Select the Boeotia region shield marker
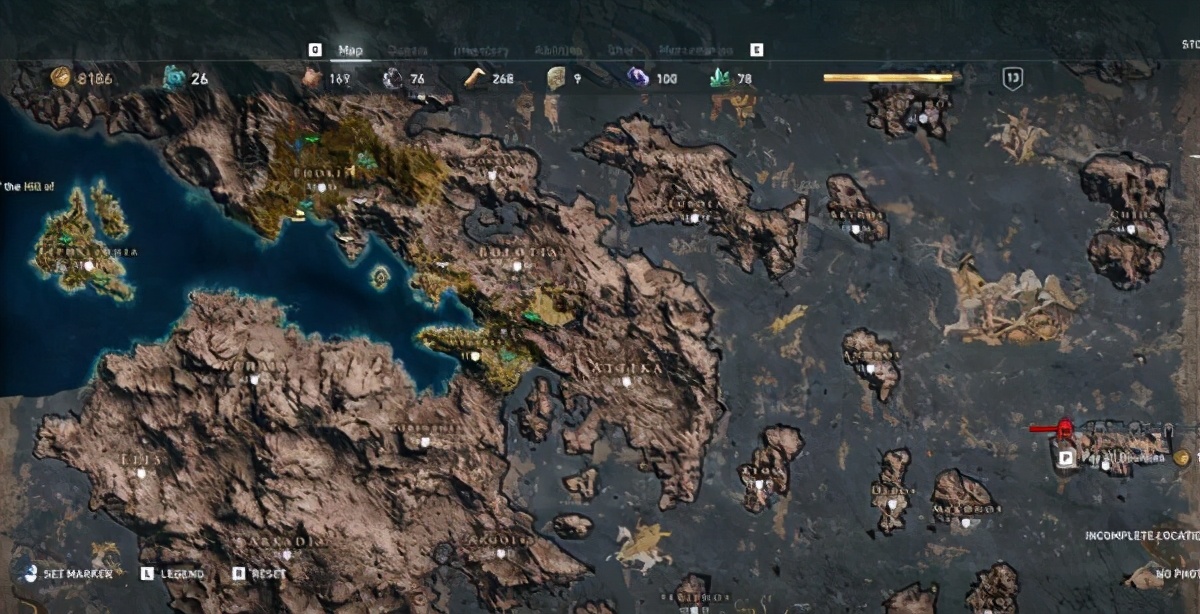Viewport: 1200px width, 614px height. [x=517, y=266]
